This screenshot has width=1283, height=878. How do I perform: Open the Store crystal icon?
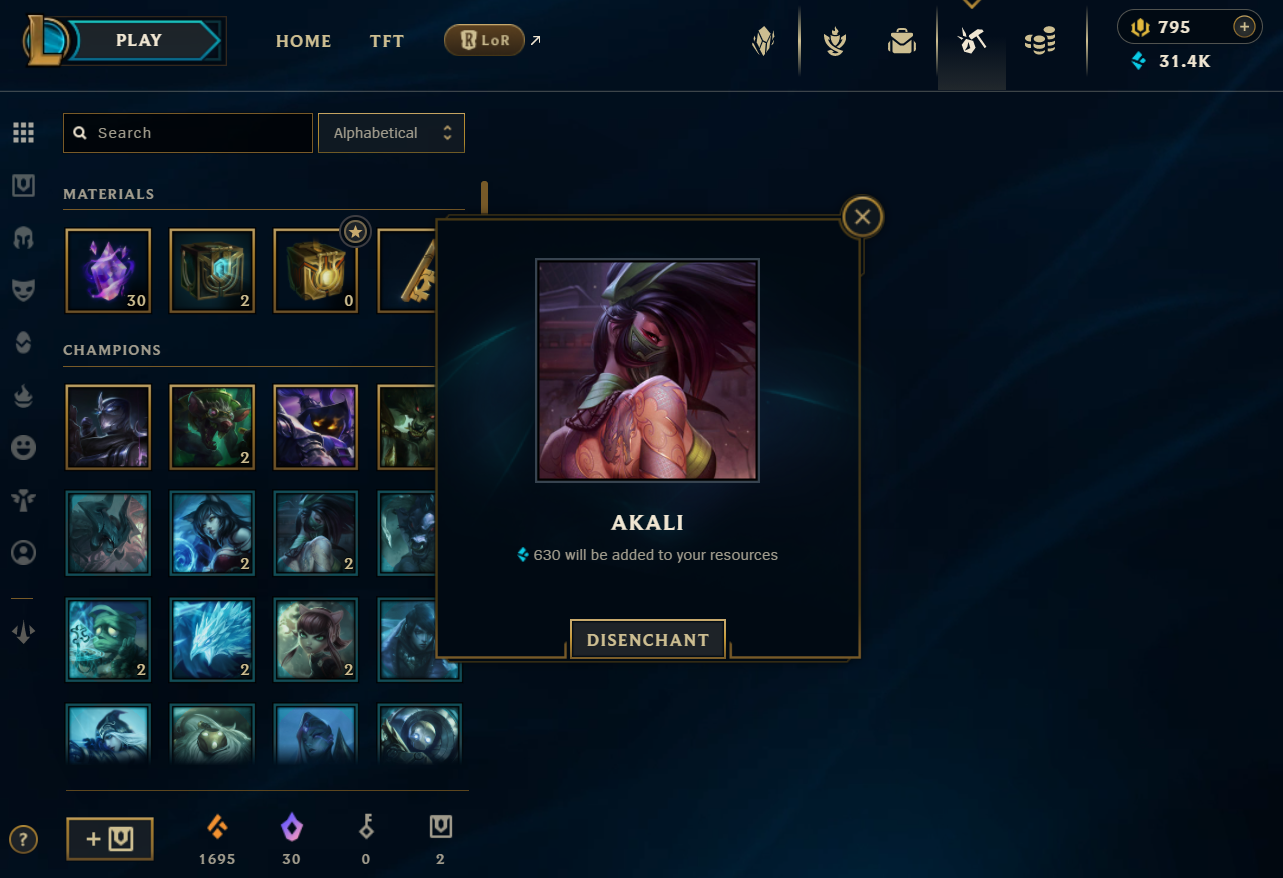(763, 40)
